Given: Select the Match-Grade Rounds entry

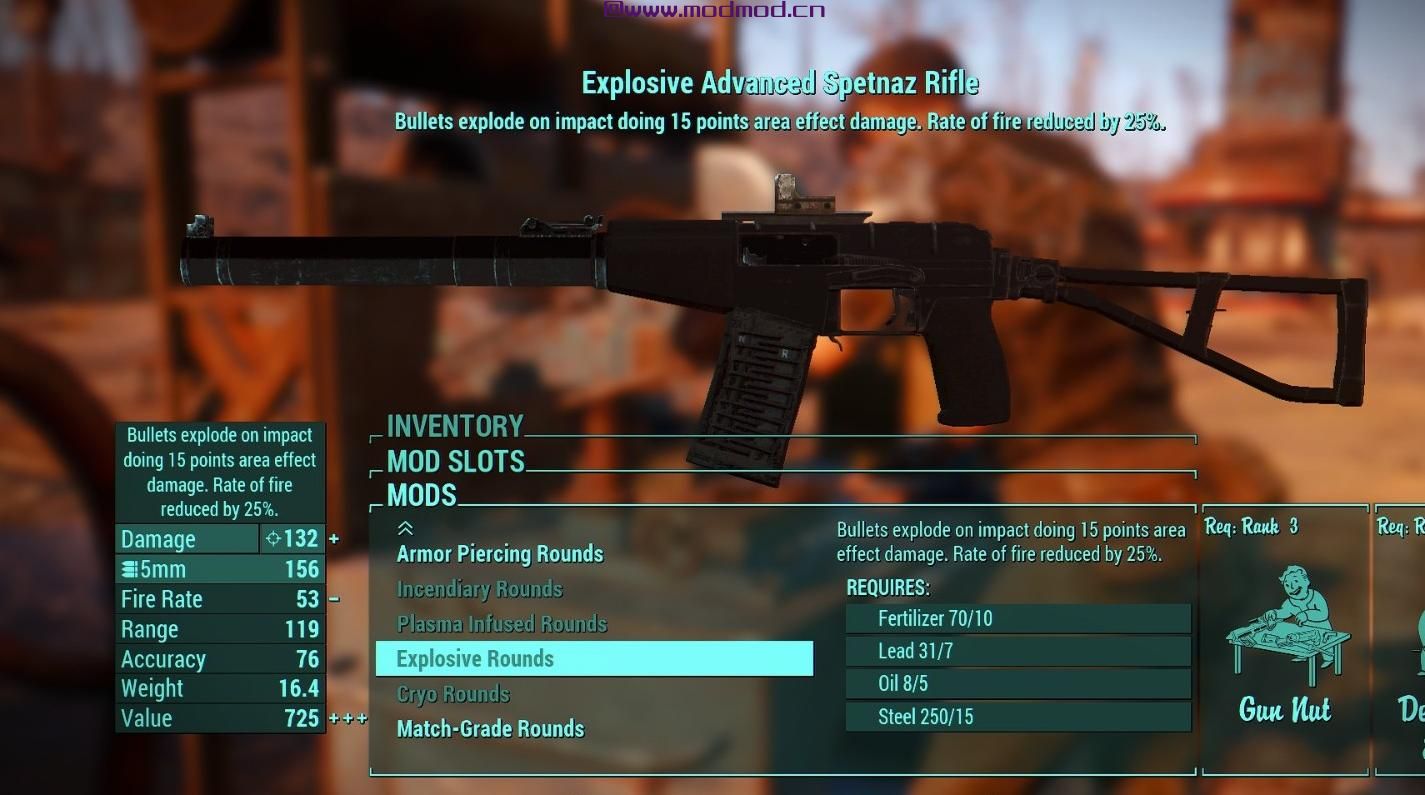Looking at the screenshot, I should click(x=491, y=728).
